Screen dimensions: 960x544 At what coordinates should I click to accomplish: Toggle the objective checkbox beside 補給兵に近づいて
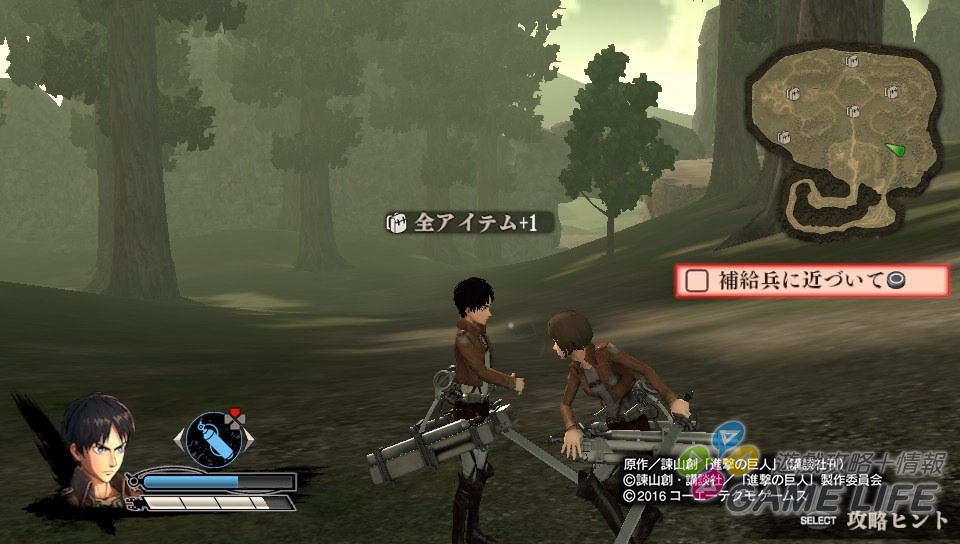coord(695,281)
